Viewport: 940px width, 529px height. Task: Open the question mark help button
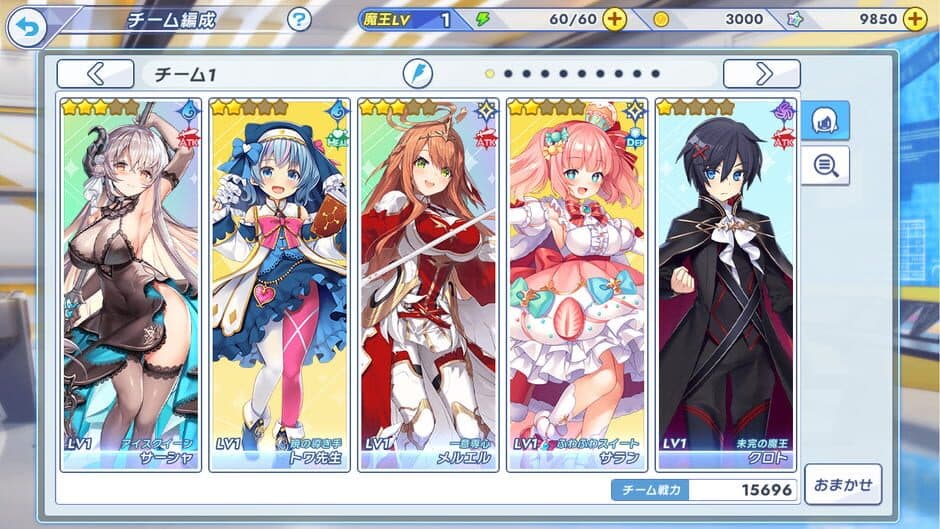(299, 19)
